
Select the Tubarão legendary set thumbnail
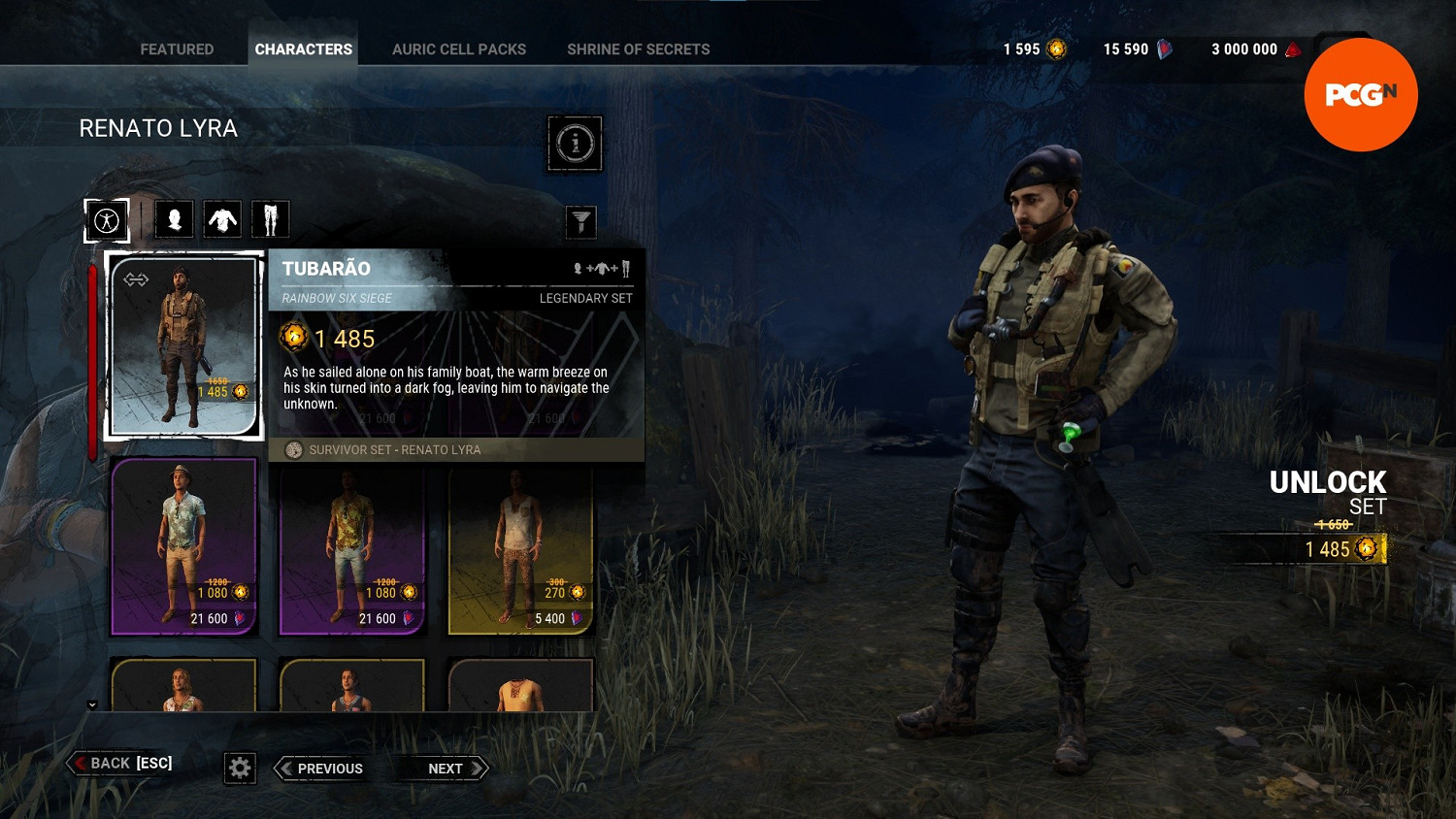pos(183,345)
